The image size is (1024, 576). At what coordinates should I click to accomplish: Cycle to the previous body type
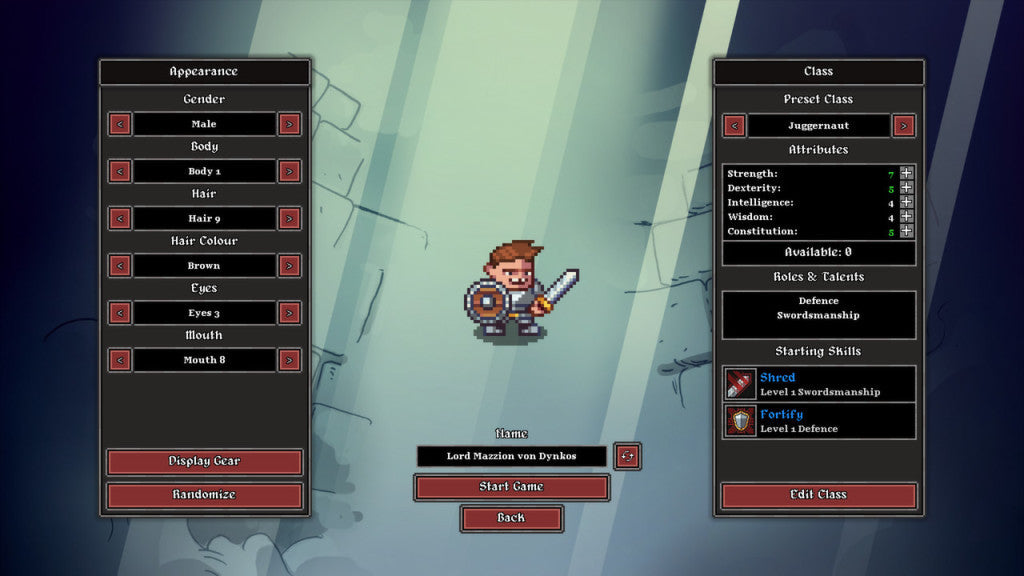(120, 171)
